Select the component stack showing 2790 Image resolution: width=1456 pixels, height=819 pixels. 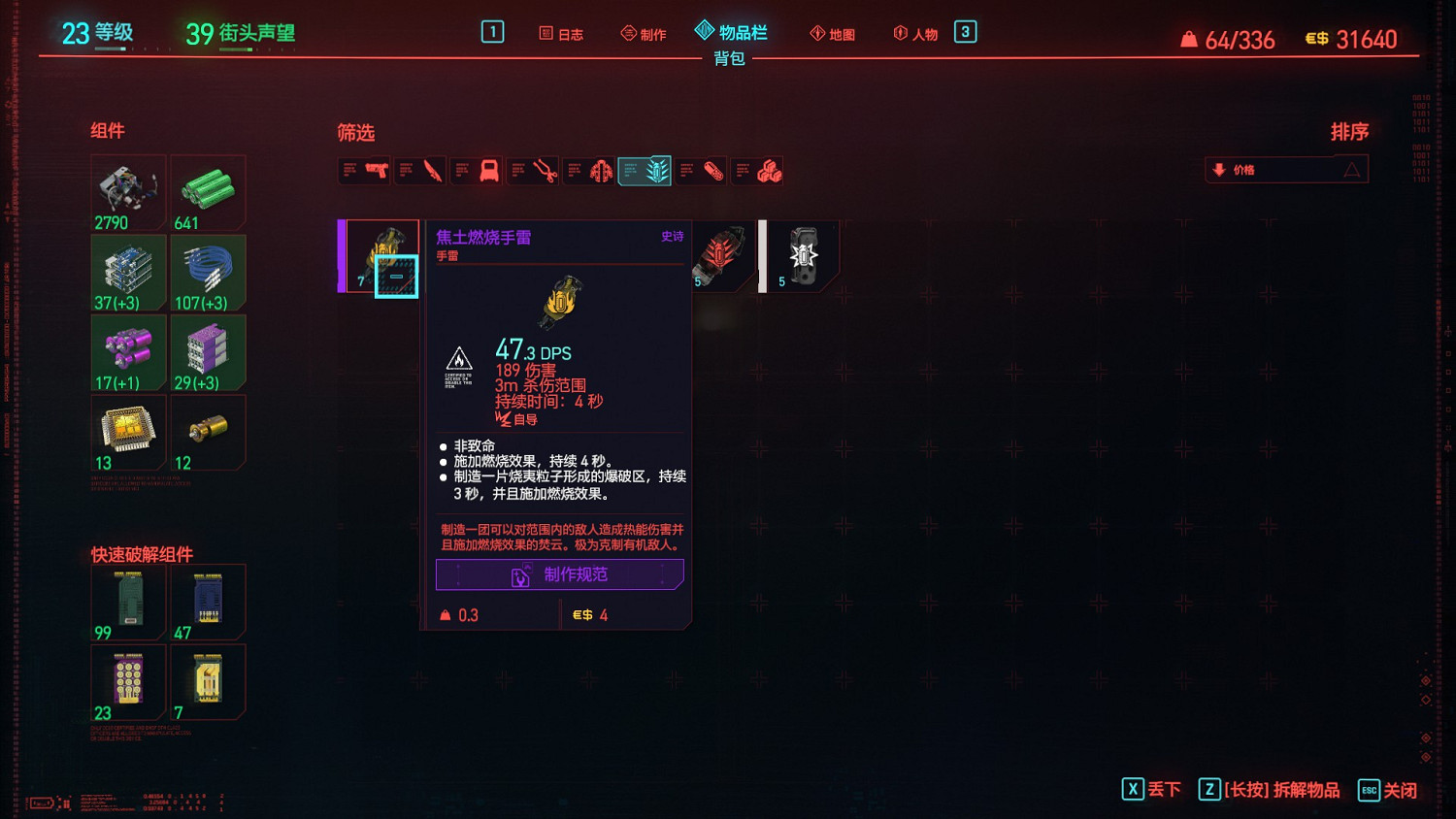(x=127, y=191)
